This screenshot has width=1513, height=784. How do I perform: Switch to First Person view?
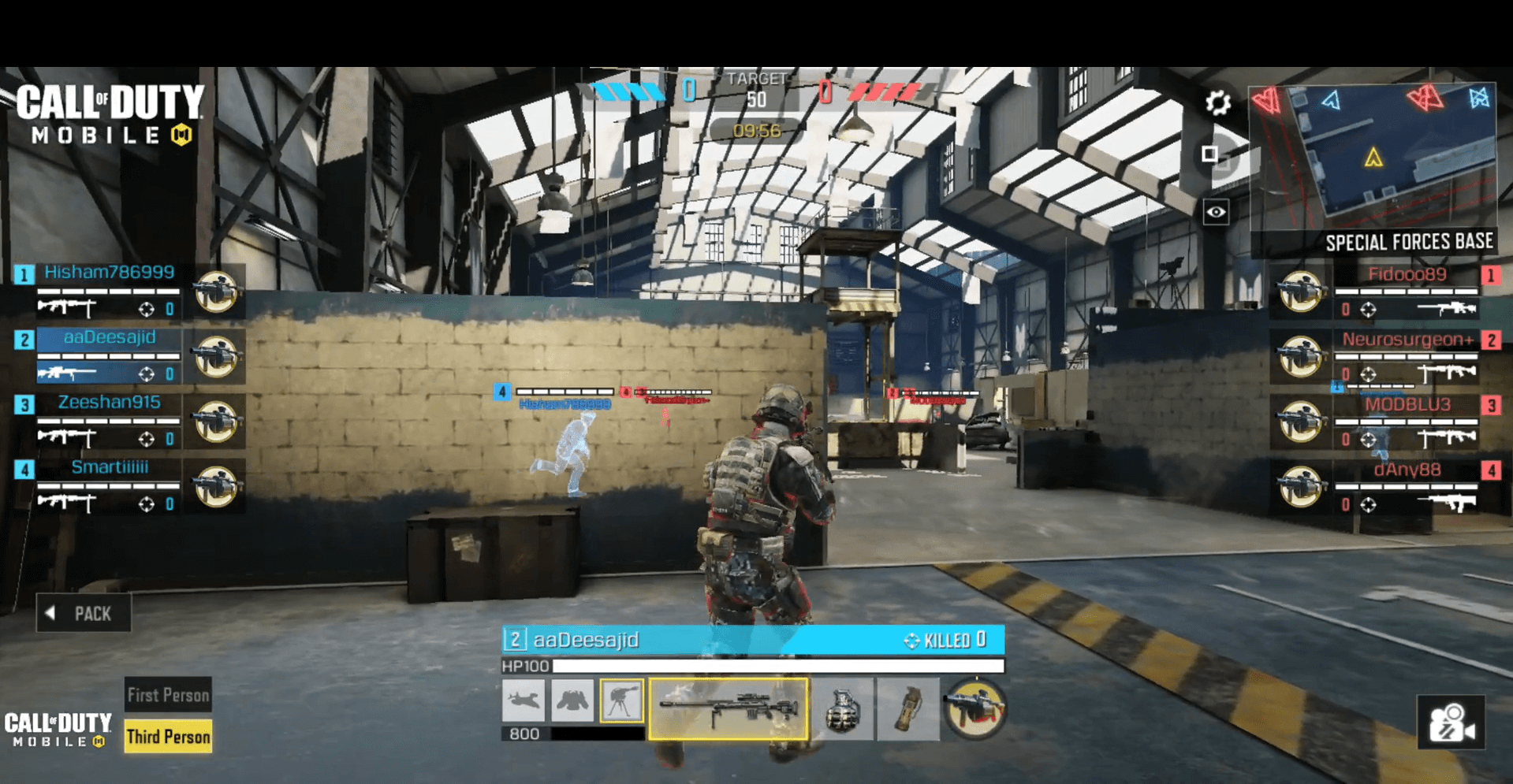tap(167, 694)
